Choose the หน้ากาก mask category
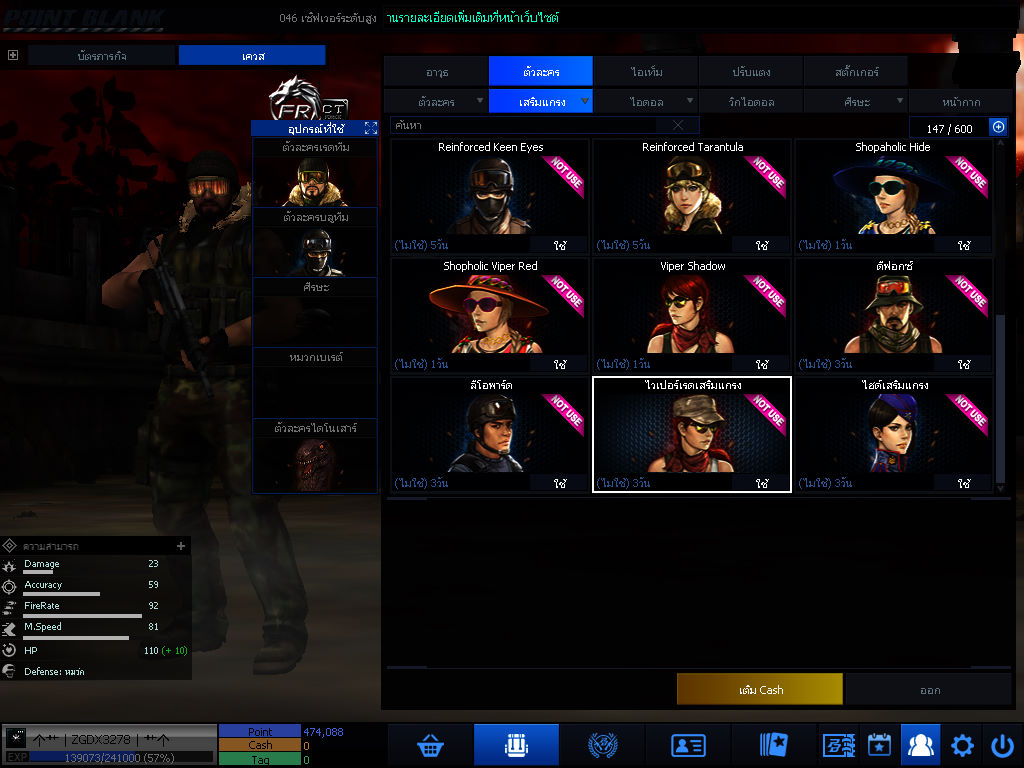1024x768 pixels. pos(961,102)
